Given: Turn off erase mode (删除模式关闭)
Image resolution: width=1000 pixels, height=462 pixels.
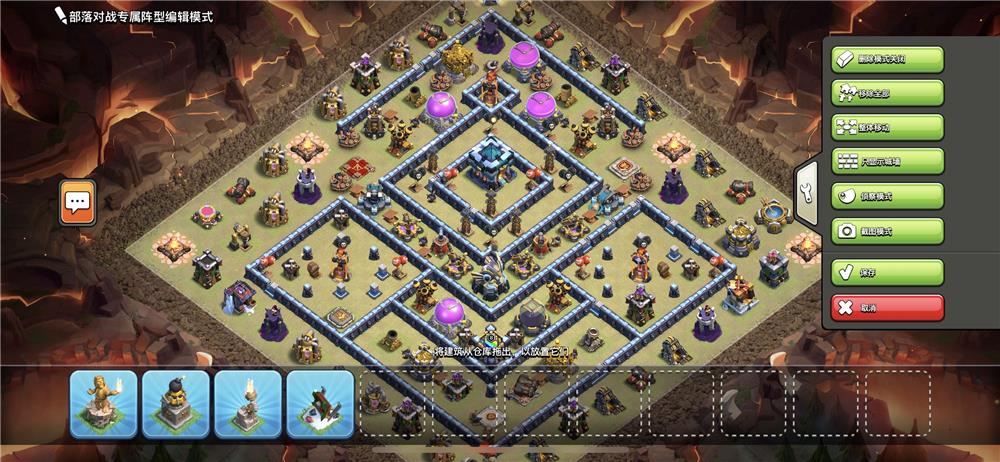Looking at the screenshot, I should click(886, 59).
